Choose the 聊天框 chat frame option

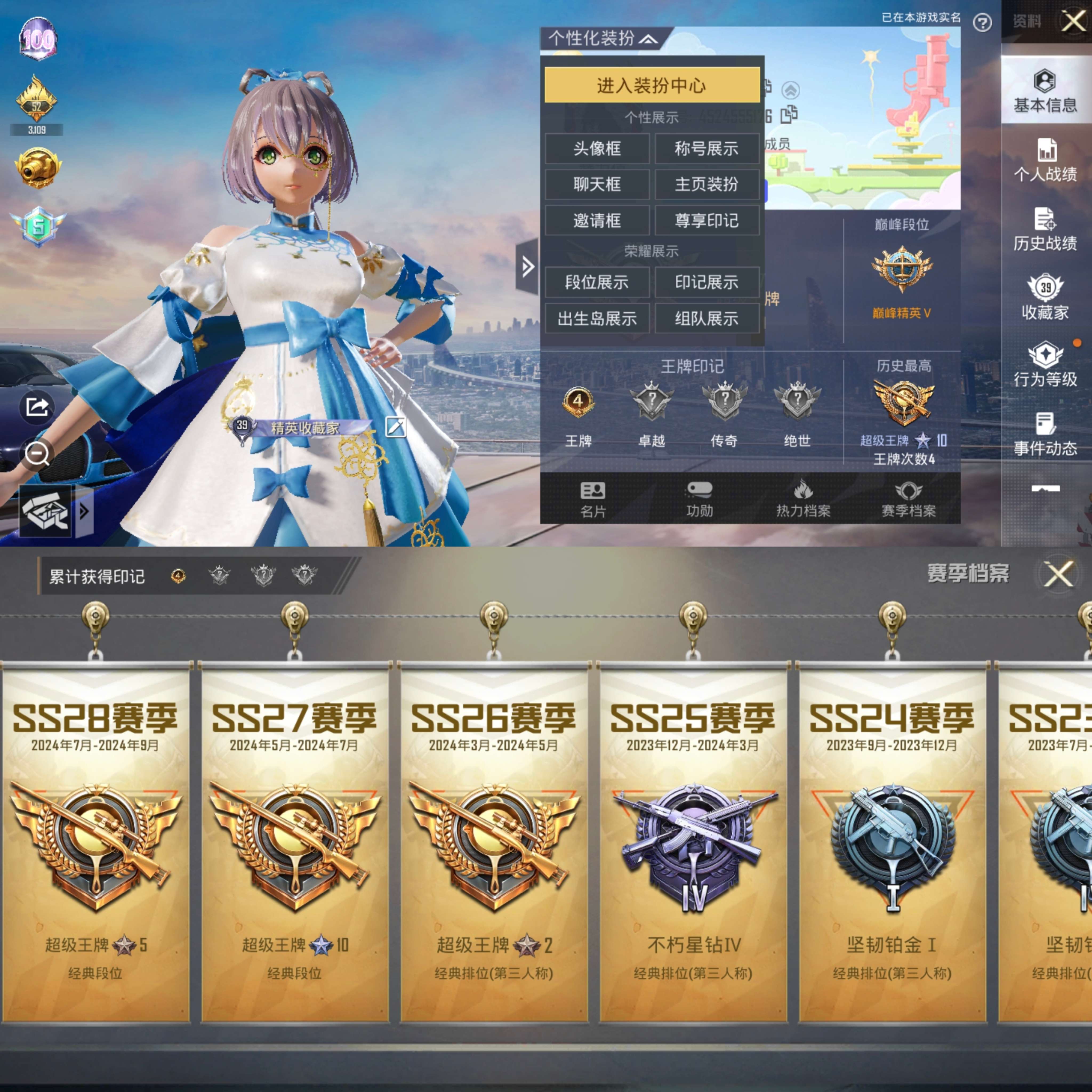tap(597, 184)
